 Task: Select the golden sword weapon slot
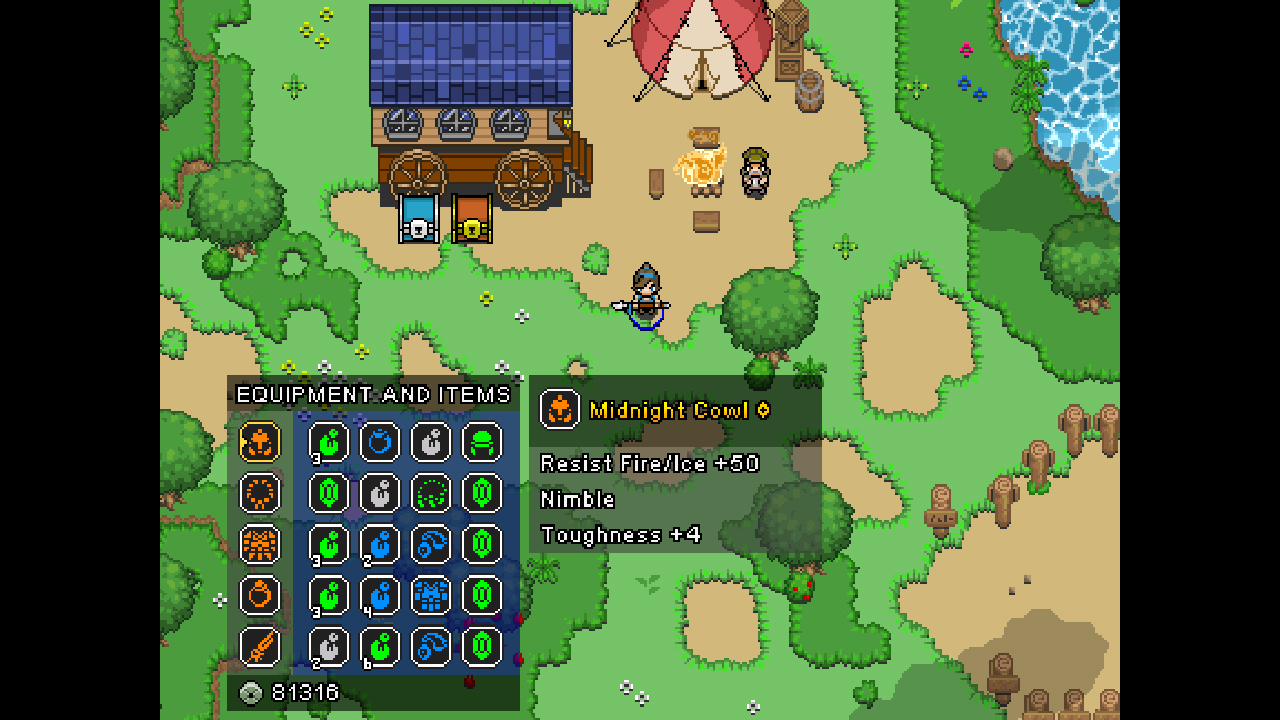[260, 647]
